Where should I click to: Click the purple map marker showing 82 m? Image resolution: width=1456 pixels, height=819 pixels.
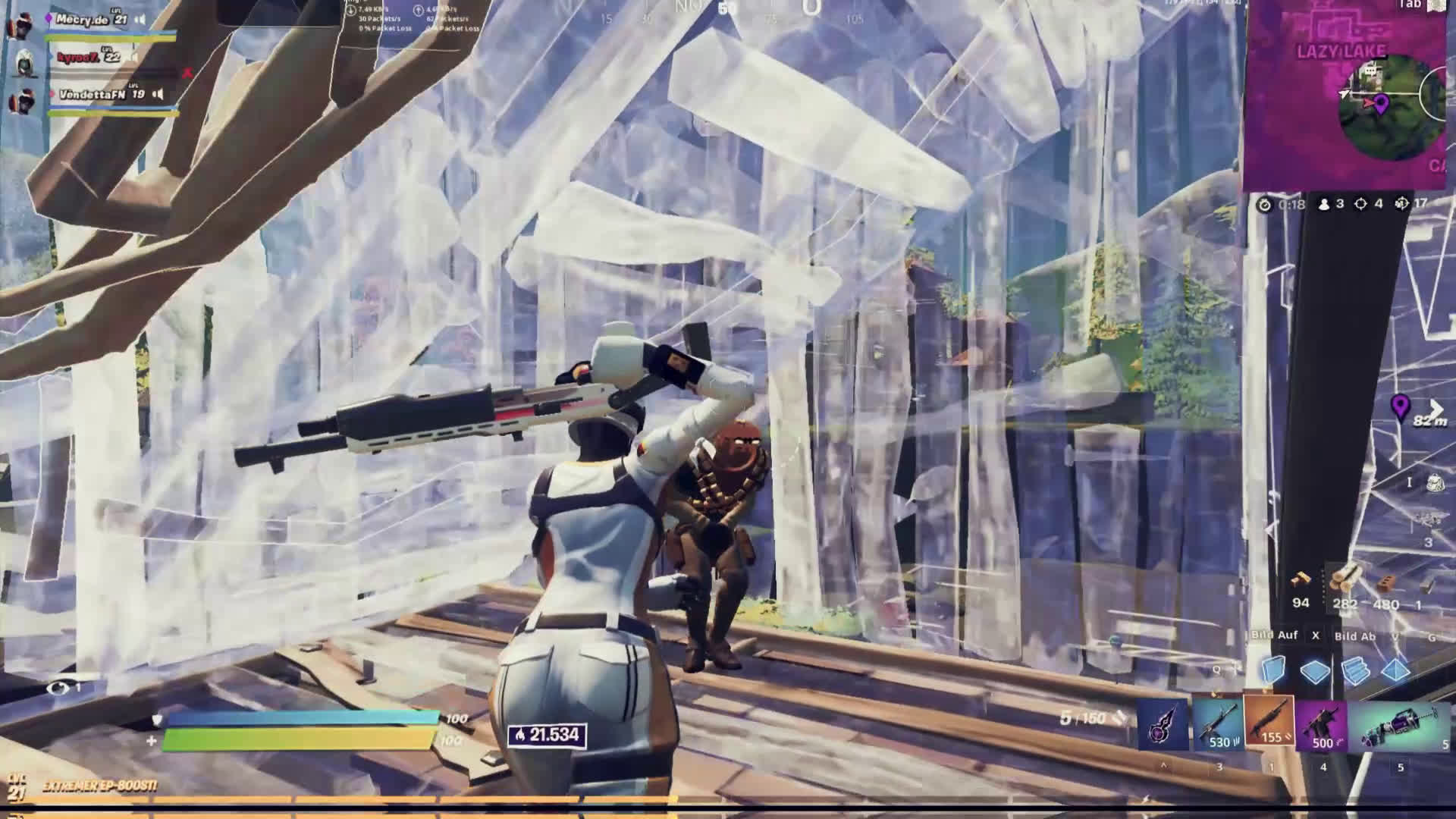(x=1400, y=407)
